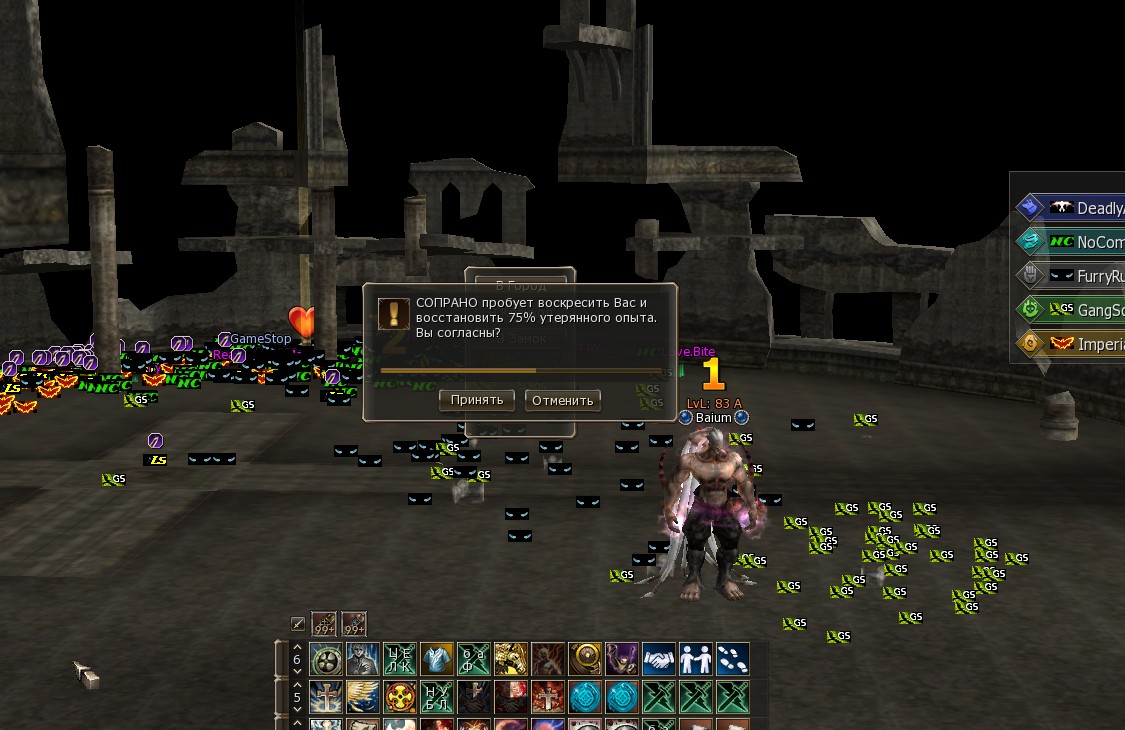Click hotbar 5 page down arrow
The width and height of the screenshot is (1125, 730).
click(x=296, y=708)
